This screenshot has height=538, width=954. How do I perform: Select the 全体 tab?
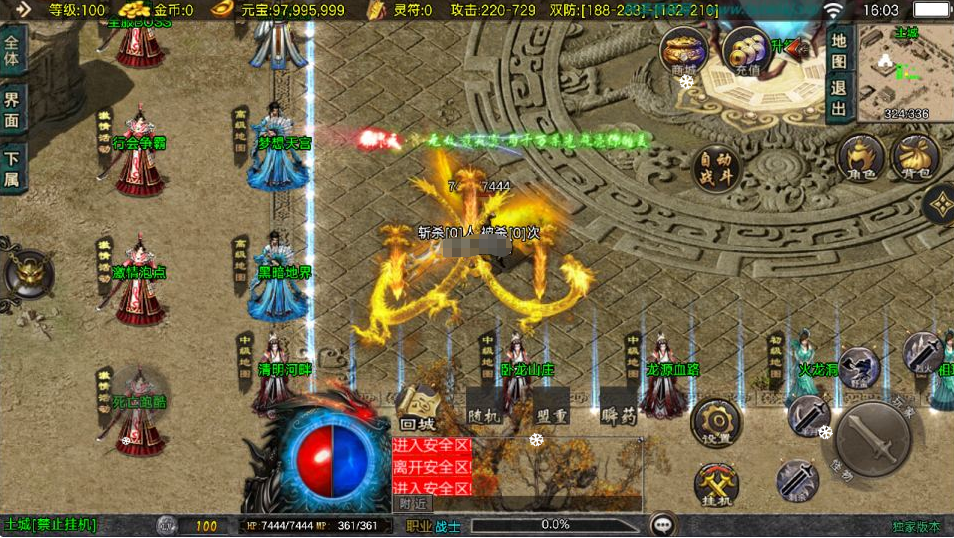[x=12, y=45]
